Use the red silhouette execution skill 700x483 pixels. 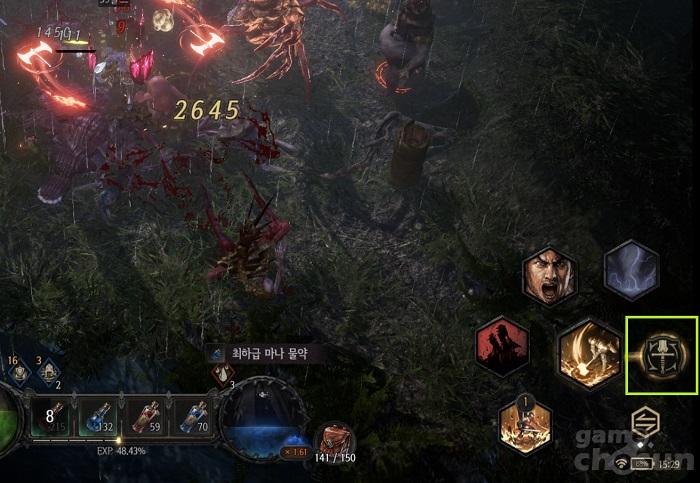coord(502,346)
